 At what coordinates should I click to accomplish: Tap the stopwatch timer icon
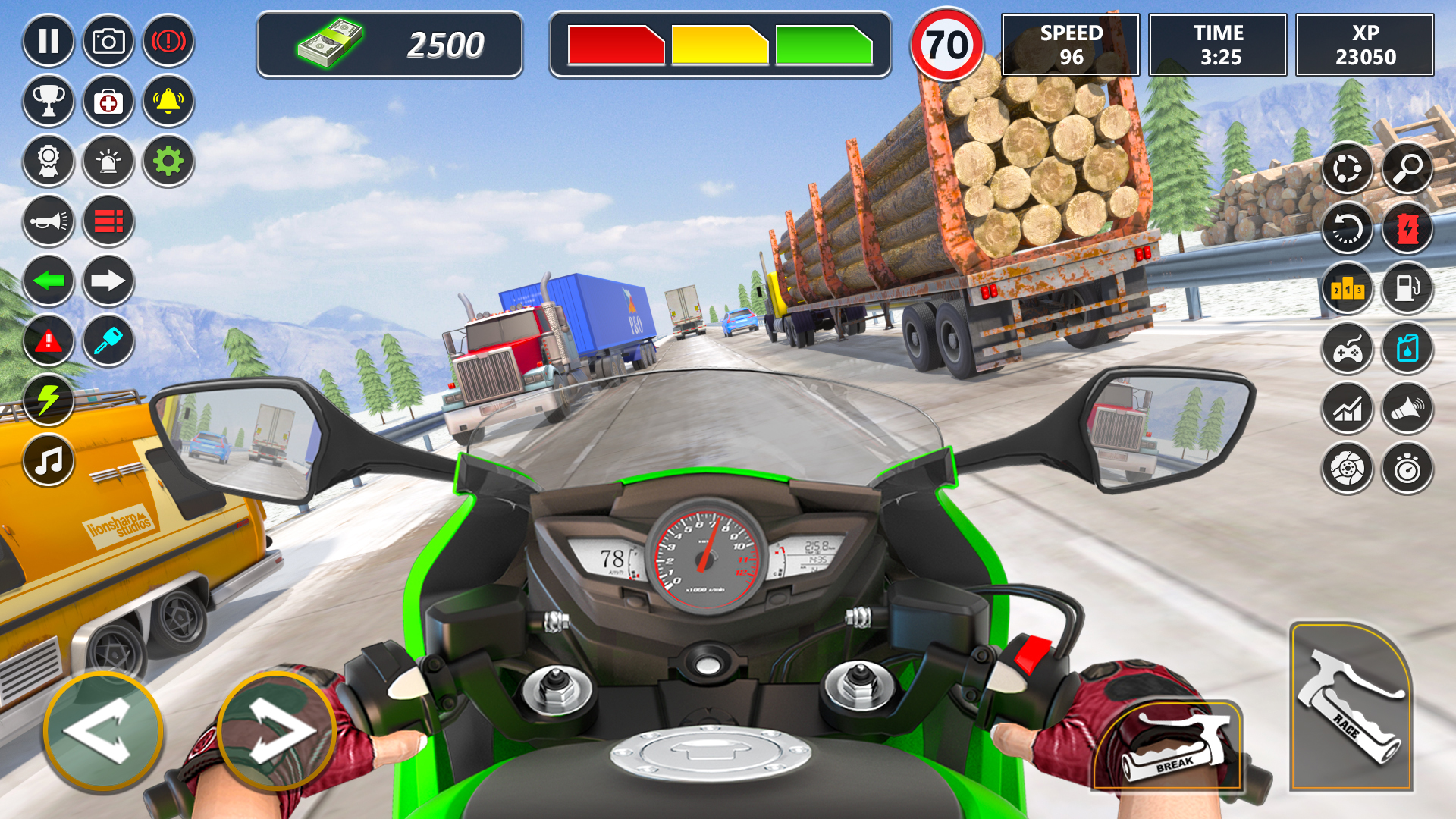[1407, 469]
